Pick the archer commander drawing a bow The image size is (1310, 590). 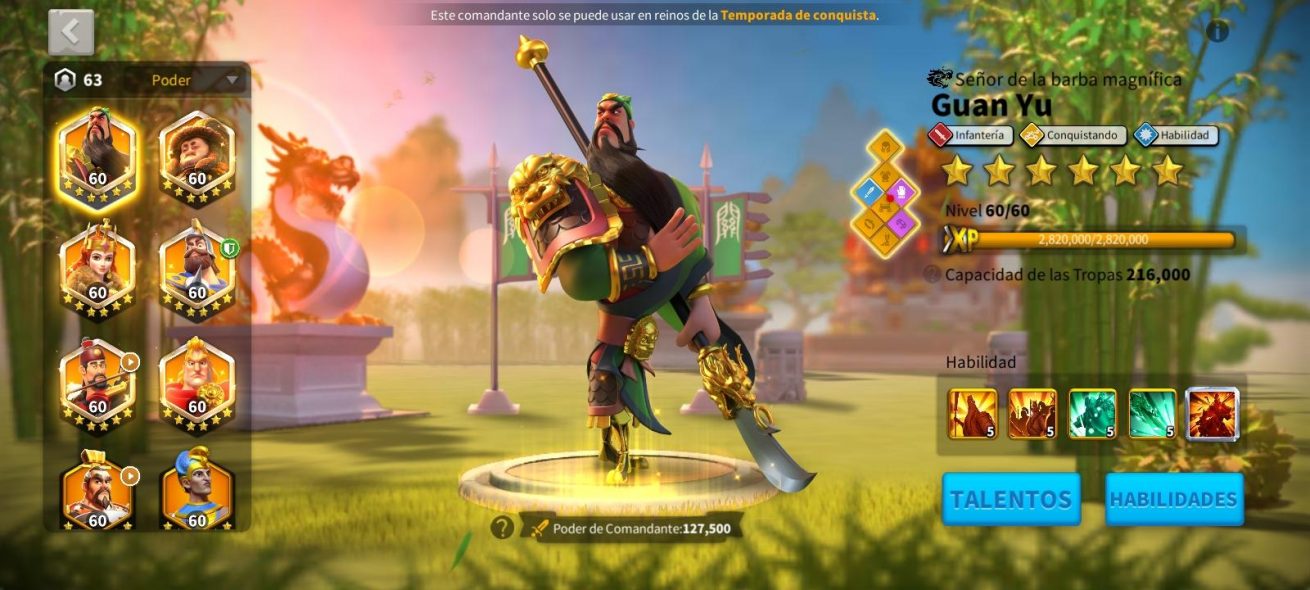(x=97, y=380)
